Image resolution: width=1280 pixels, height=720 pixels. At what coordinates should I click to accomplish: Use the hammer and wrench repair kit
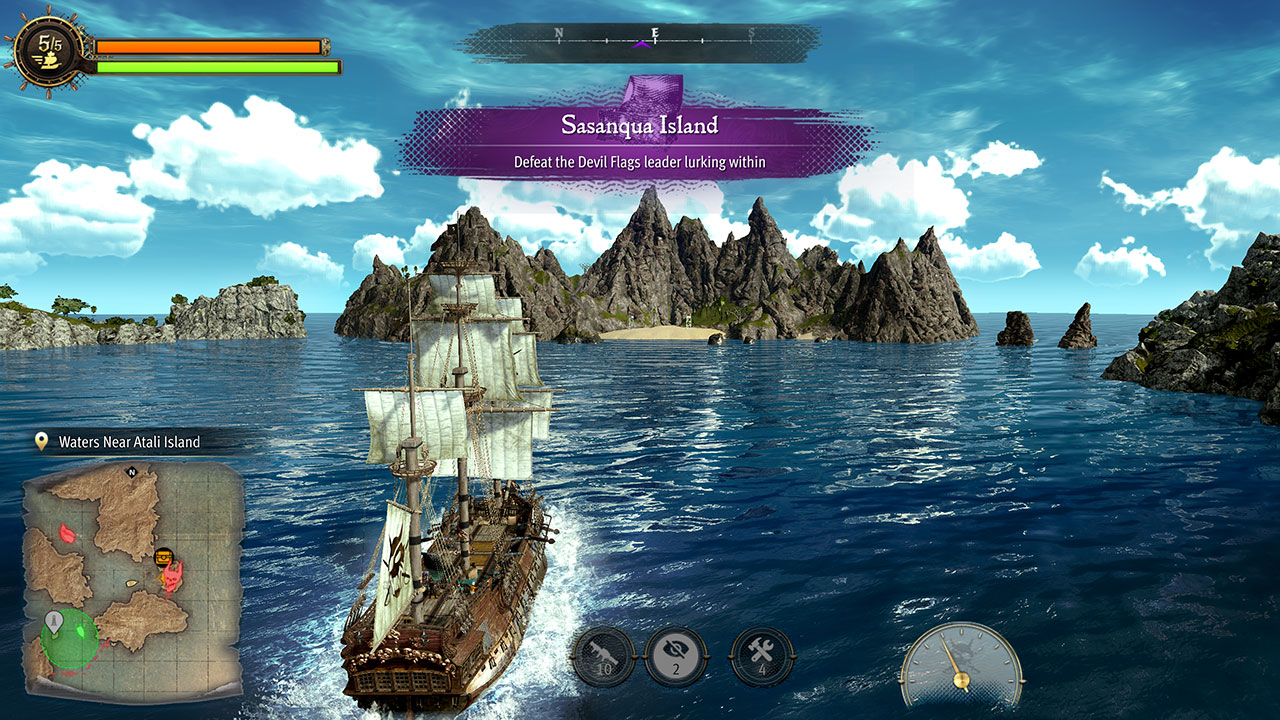pos(762,656)
